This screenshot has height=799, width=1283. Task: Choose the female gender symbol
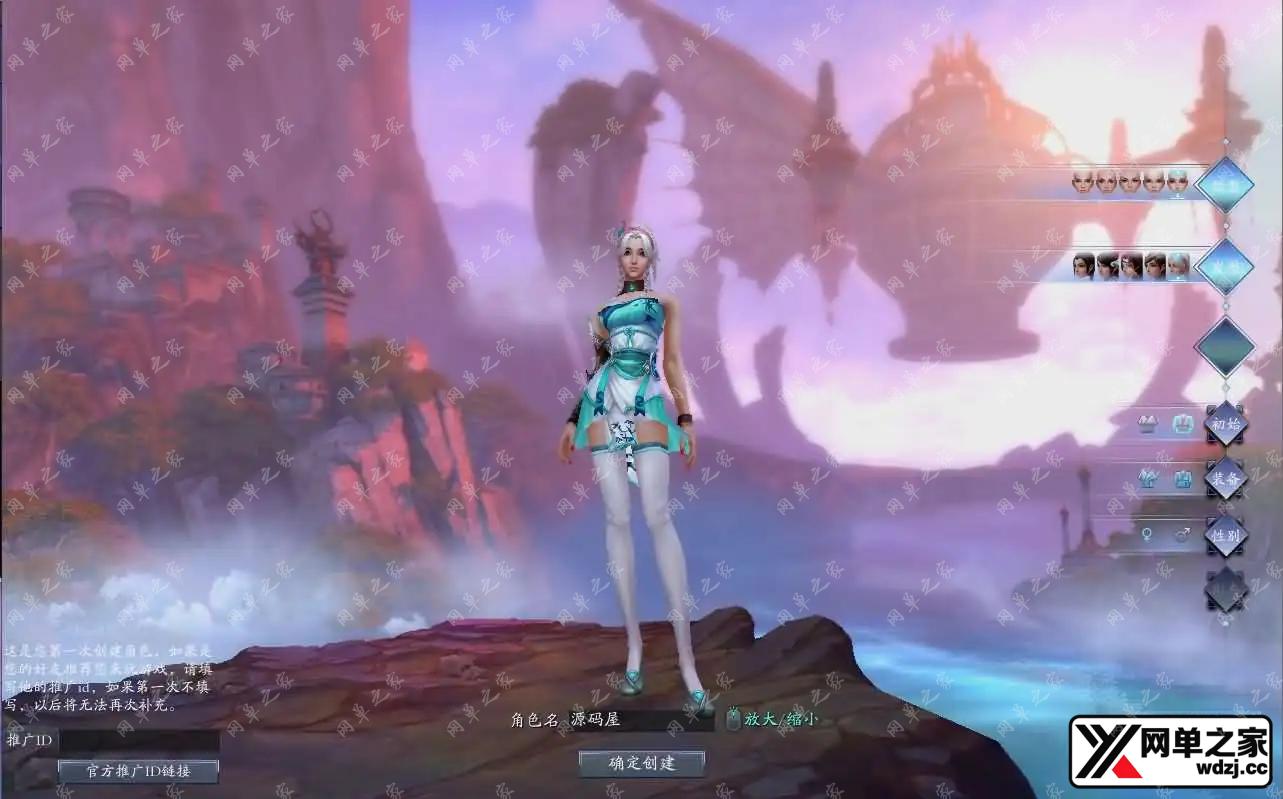(x=1146, y=535)
